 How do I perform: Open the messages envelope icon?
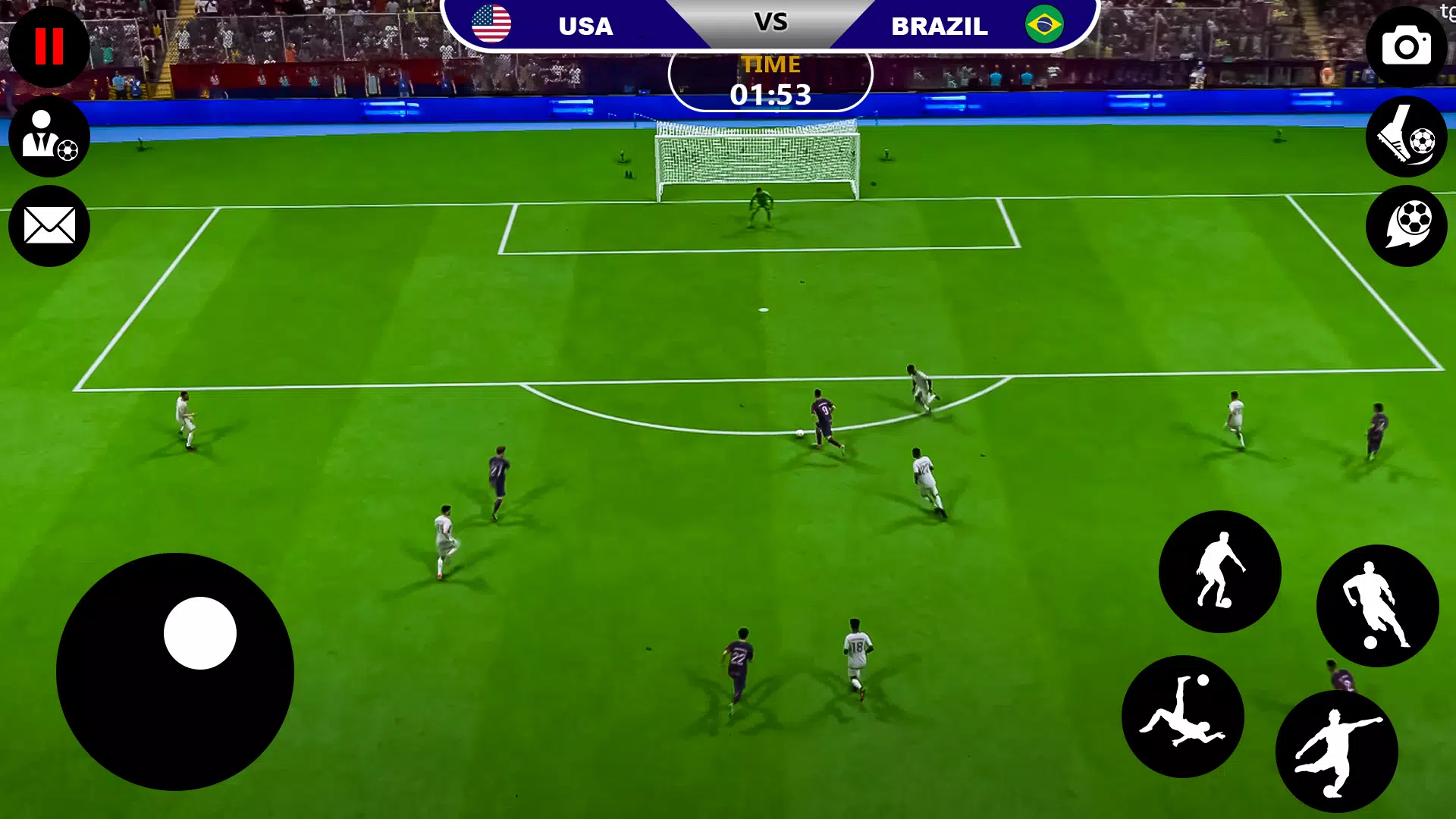(x=49, y=225)
